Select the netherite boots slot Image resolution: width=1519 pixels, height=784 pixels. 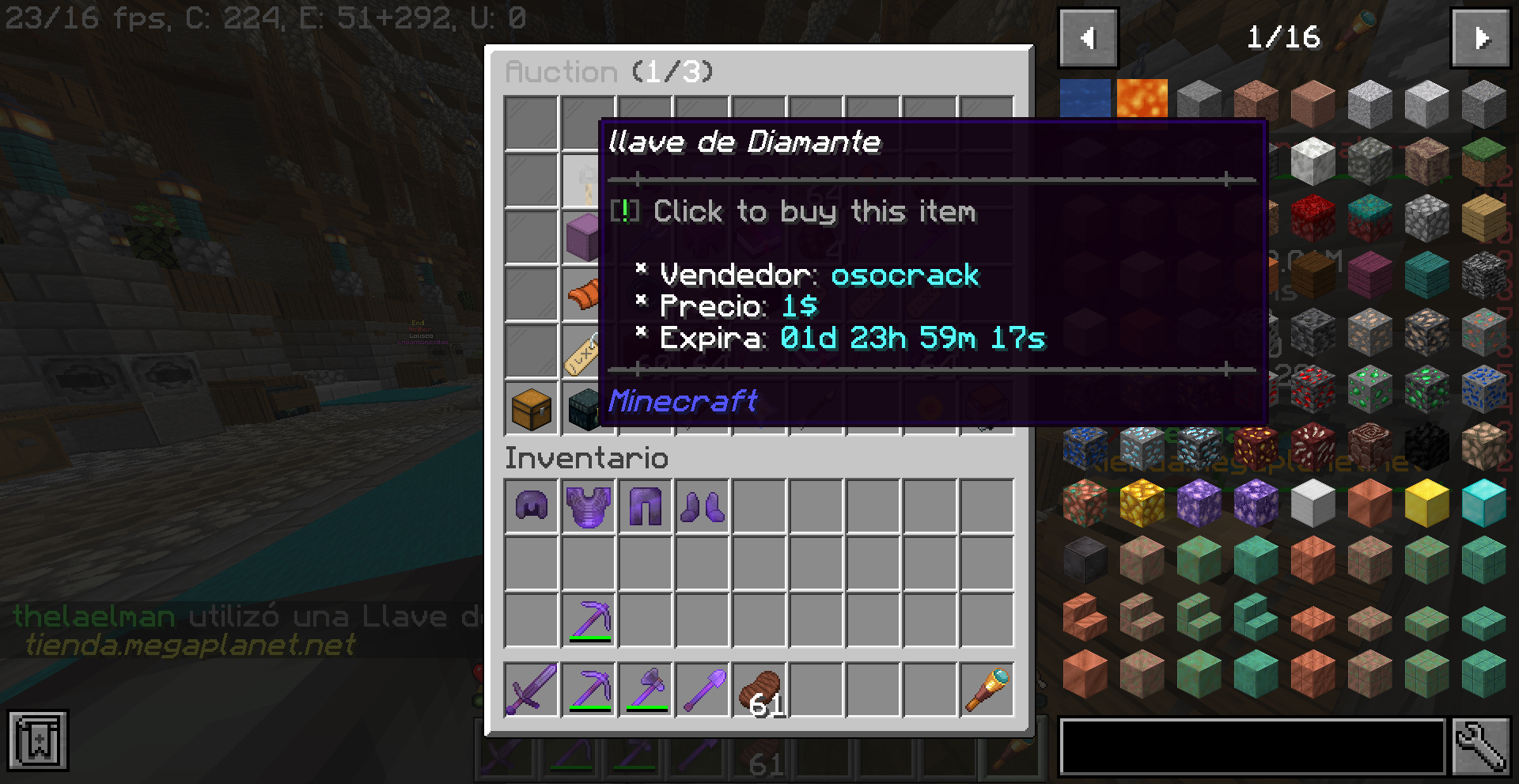tap(702, 506)
